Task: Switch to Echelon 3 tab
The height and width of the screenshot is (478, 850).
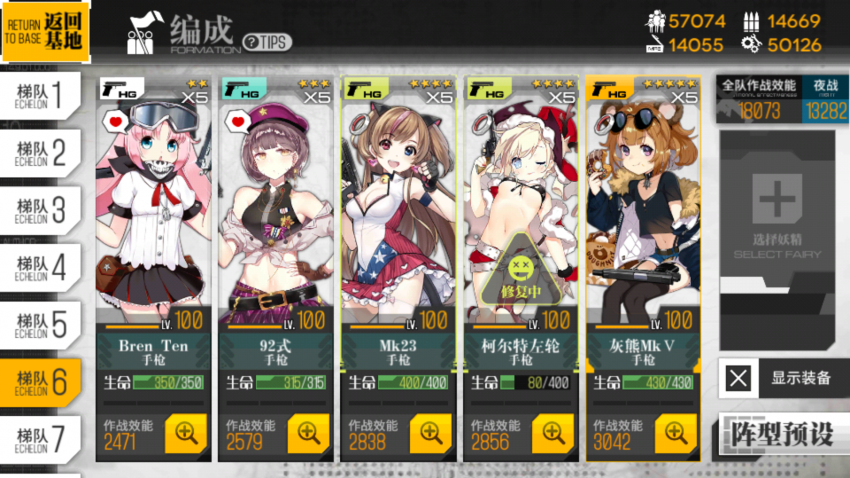Action: [40, 210]
